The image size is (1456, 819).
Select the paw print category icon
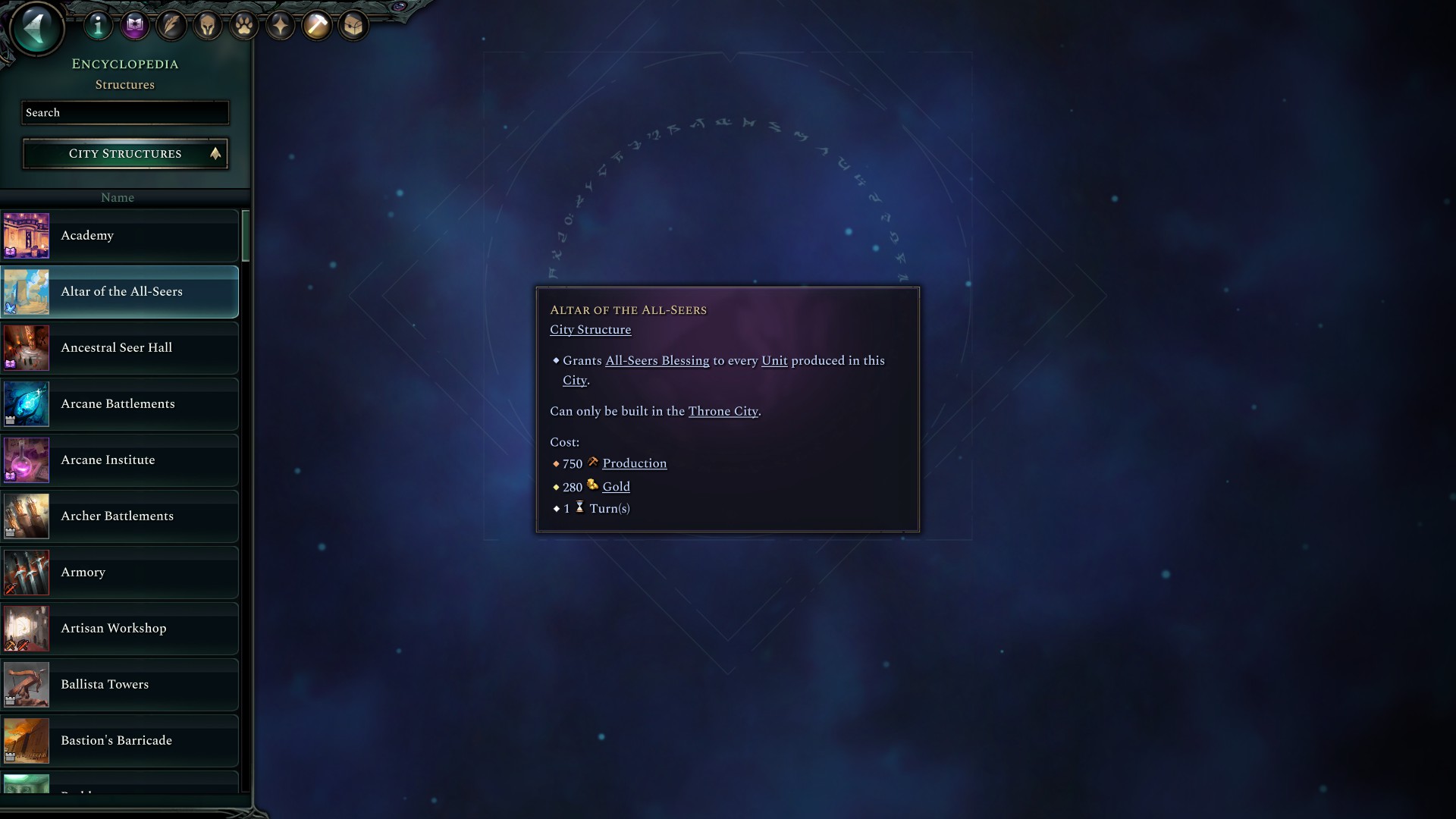click(x=244, y=24)
